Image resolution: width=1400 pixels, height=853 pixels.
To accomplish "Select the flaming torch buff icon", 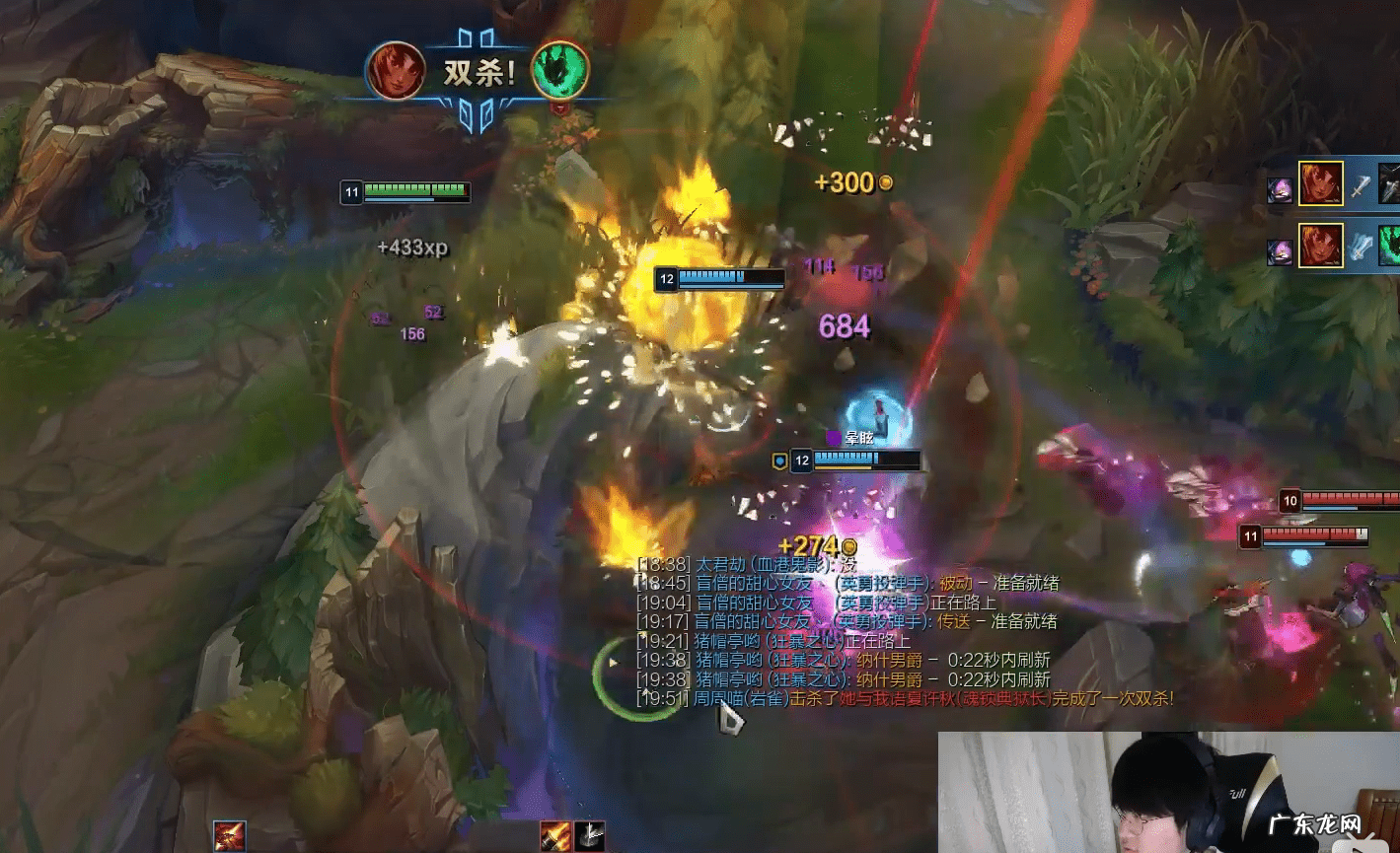I will tap(555, 836).
